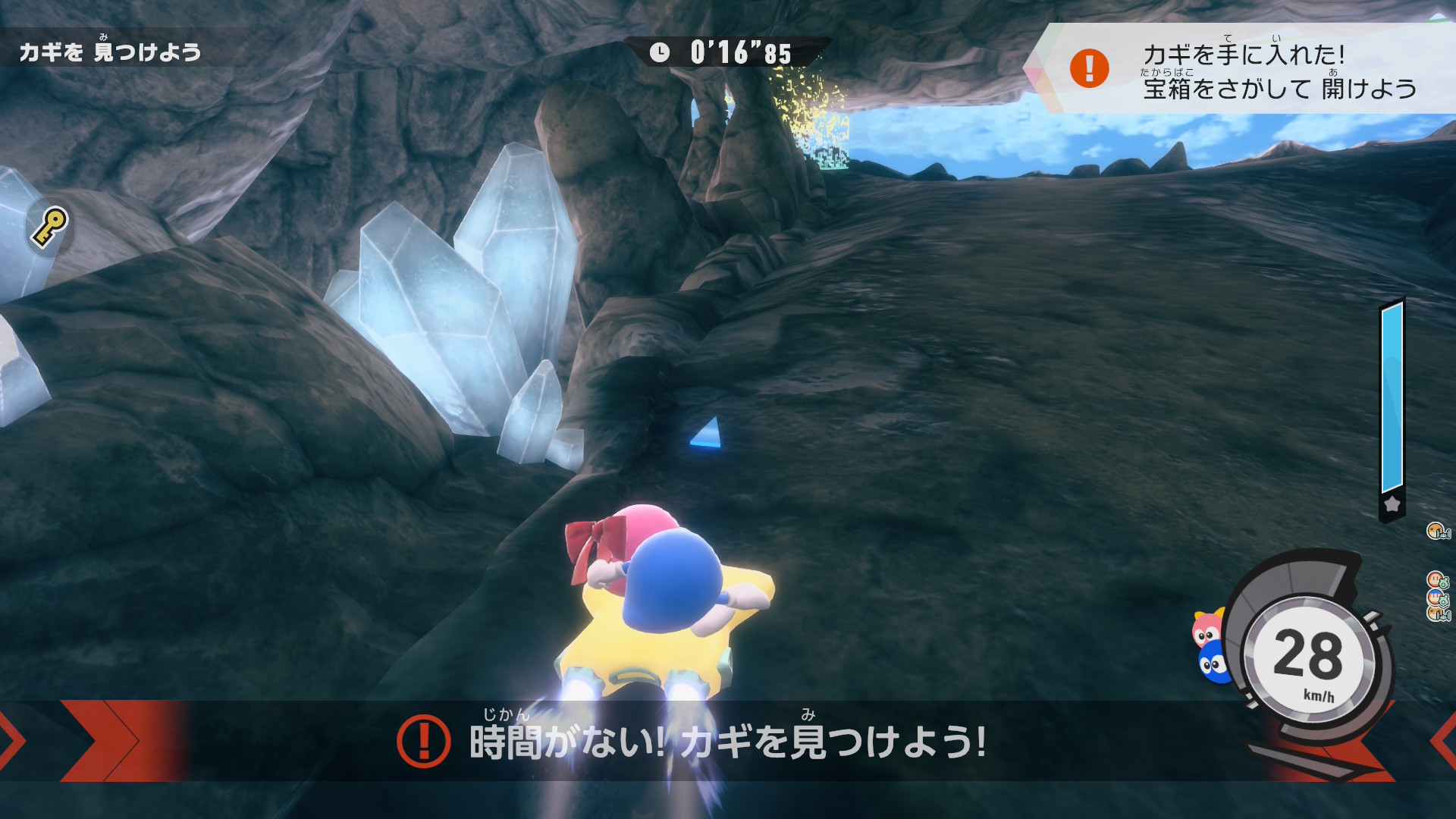Select the rider portraits beside the speedometer
The image size is (1456, 819).
click(1211, 647)
